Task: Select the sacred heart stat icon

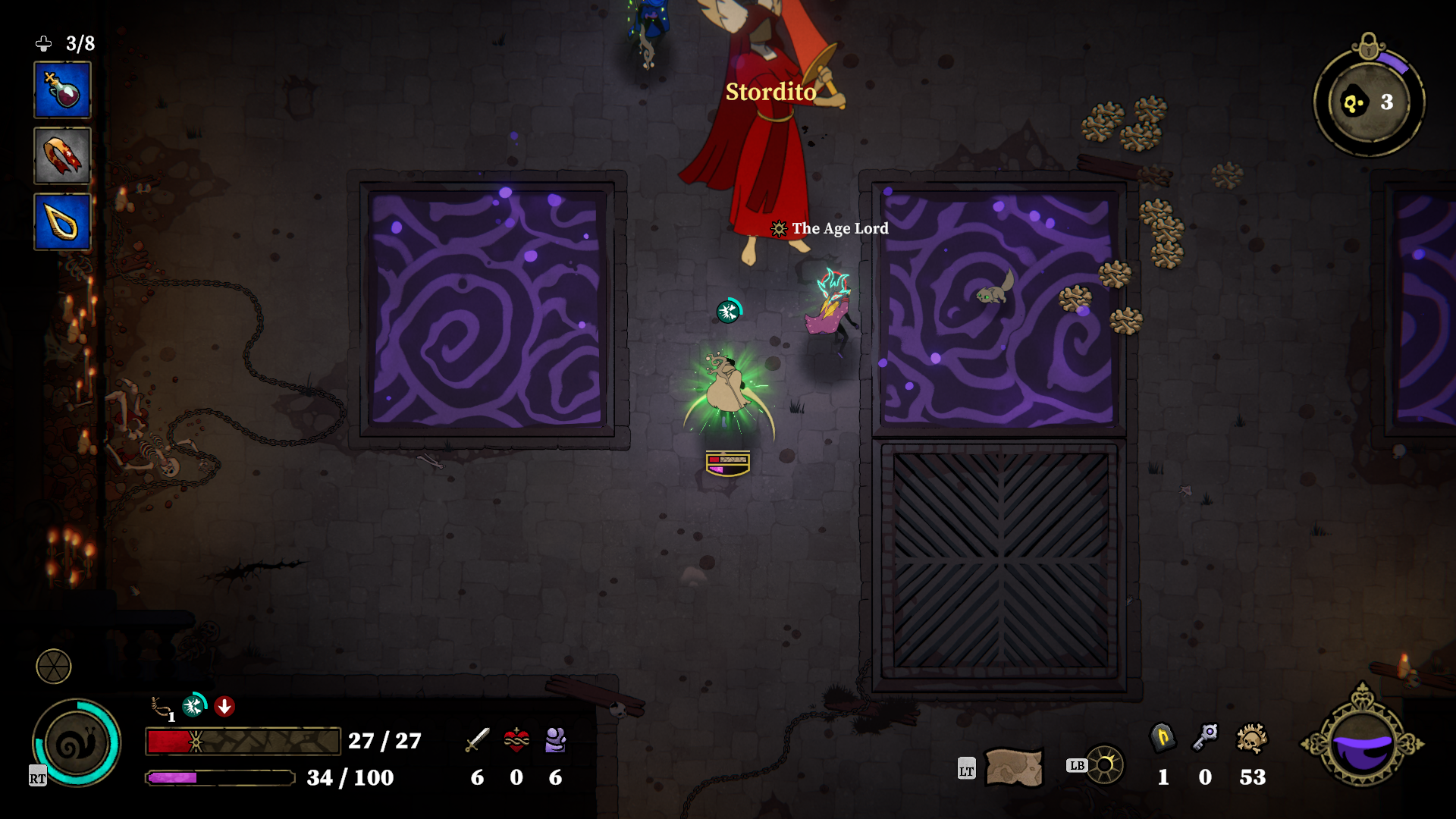Action: click(x=516, y=739)
